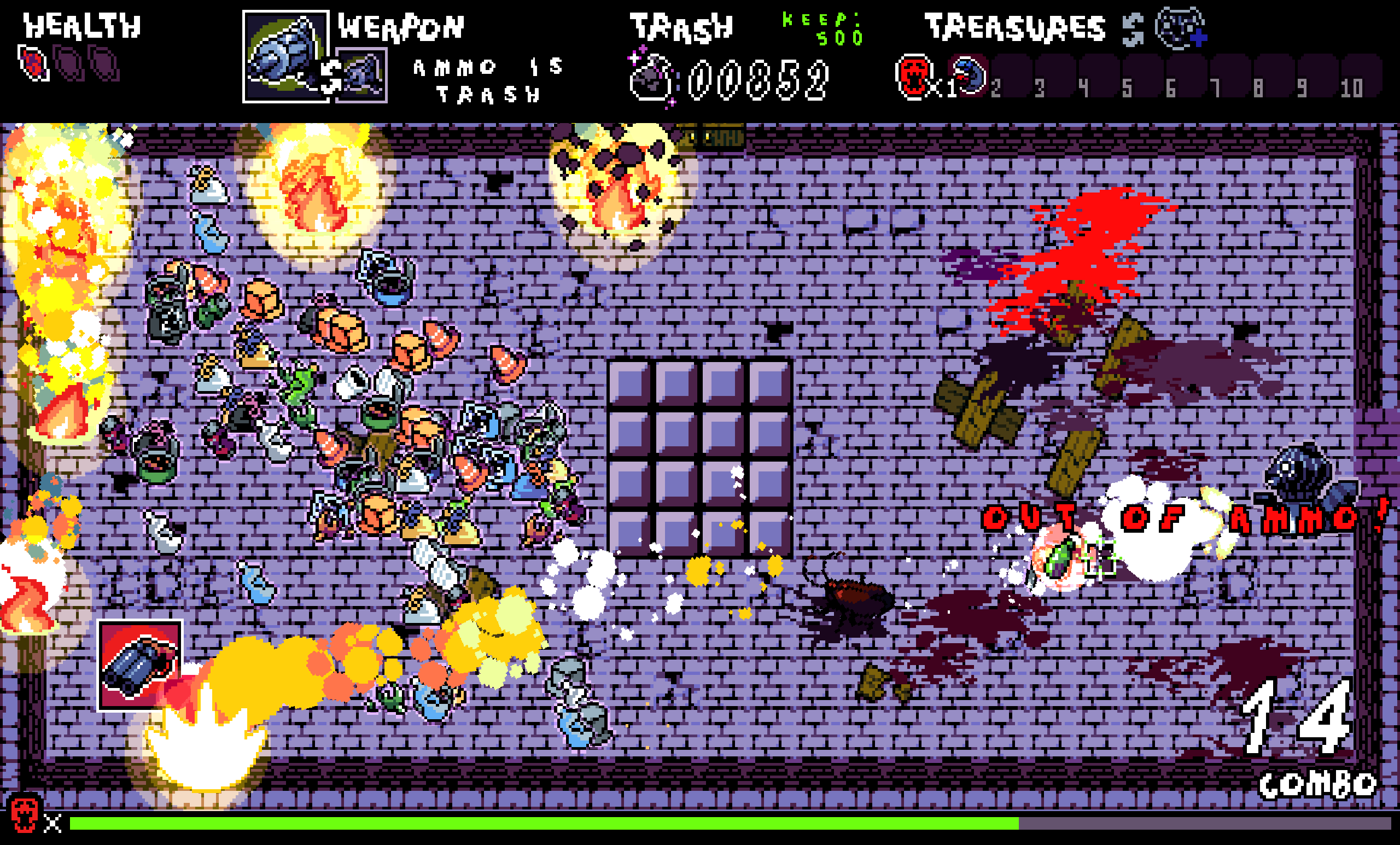Click the cat face plus icon
The image size is (1400, 845).
(x=1181, y=27)
